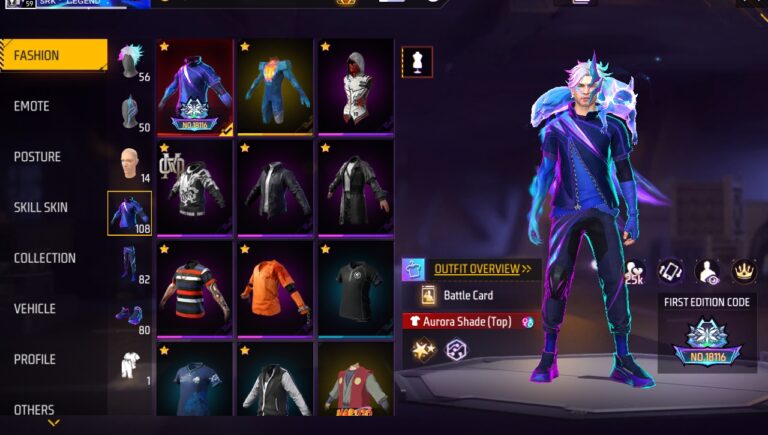The image size is (768, 435).
Task: Choose the red and black striped shirt
Action: pyautogui.click(x=195, y=288)
